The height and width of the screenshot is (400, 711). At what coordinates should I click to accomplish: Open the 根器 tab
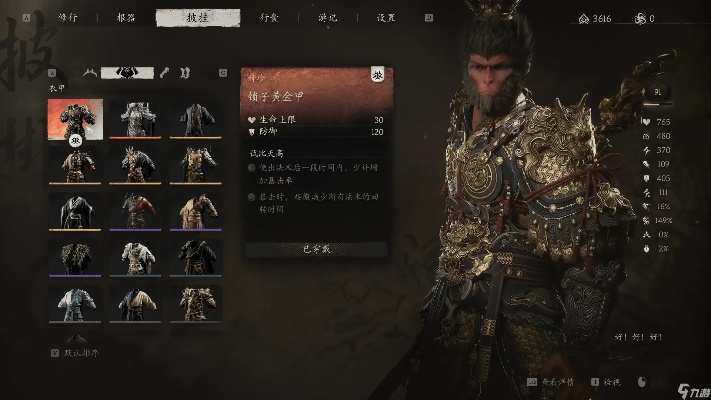(x=125, y=17)
